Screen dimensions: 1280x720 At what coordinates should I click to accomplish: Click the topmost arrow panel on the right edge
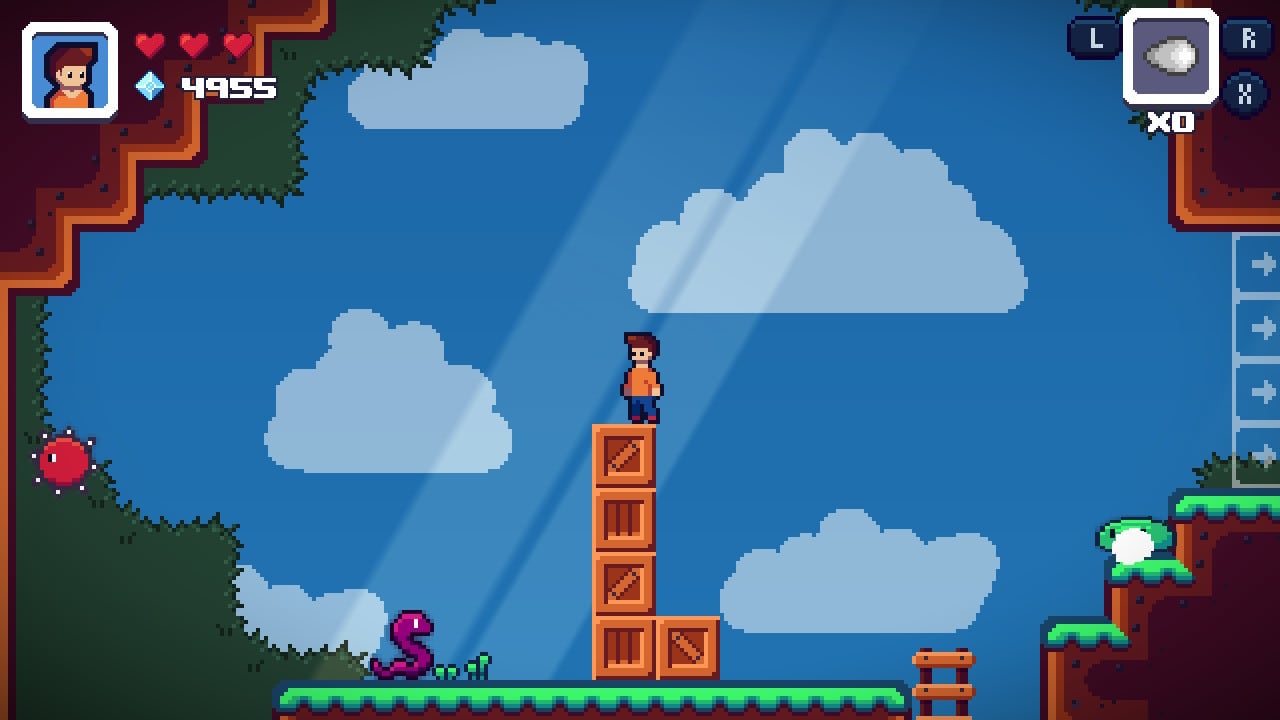(x=1262, y=266)
